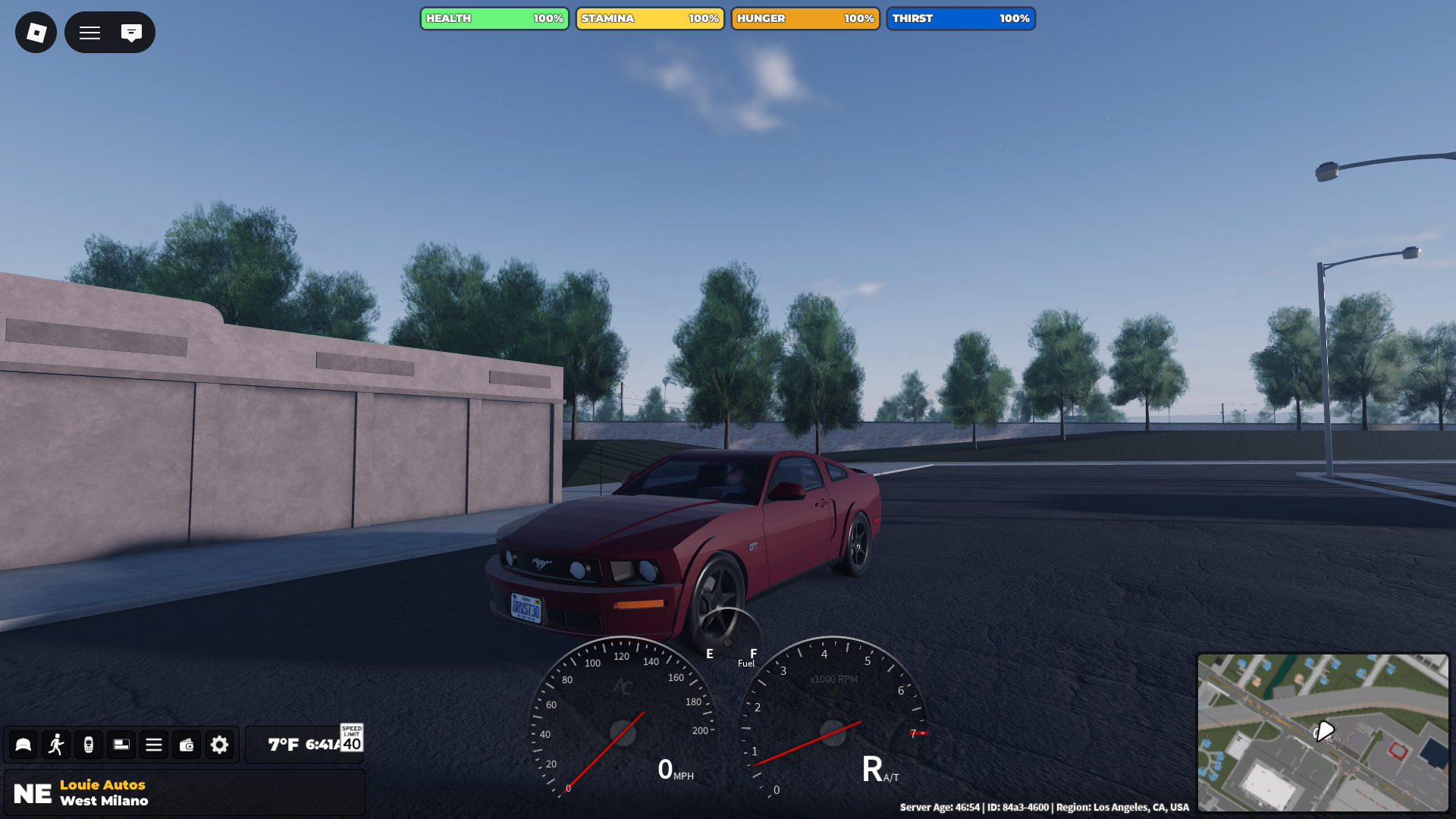Toggle the Roblox chat window
The width and height of the screenshot is (1456, 819).
pyautogui.click(x=131, y=33)
